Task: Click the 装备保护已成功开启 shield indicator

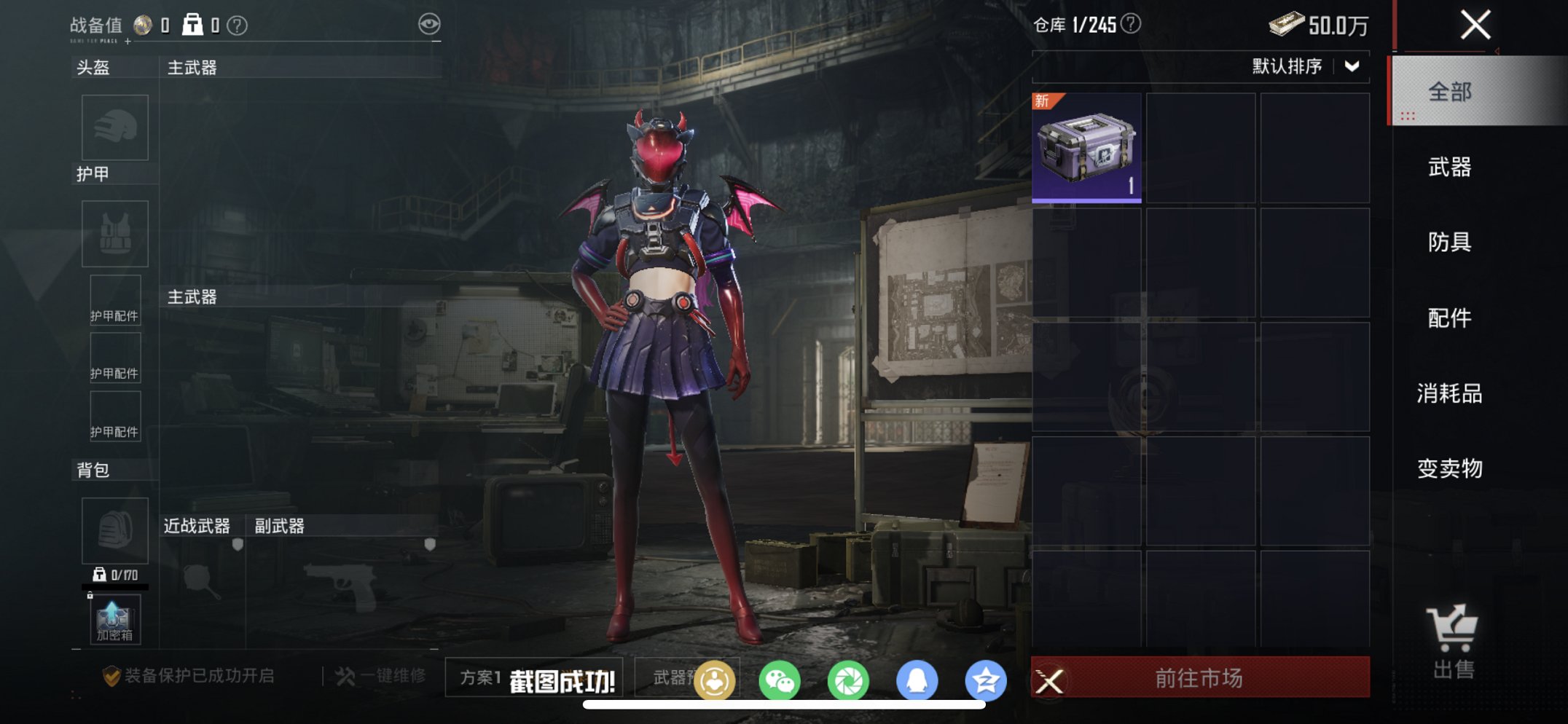Action: [x=187, y=676]
